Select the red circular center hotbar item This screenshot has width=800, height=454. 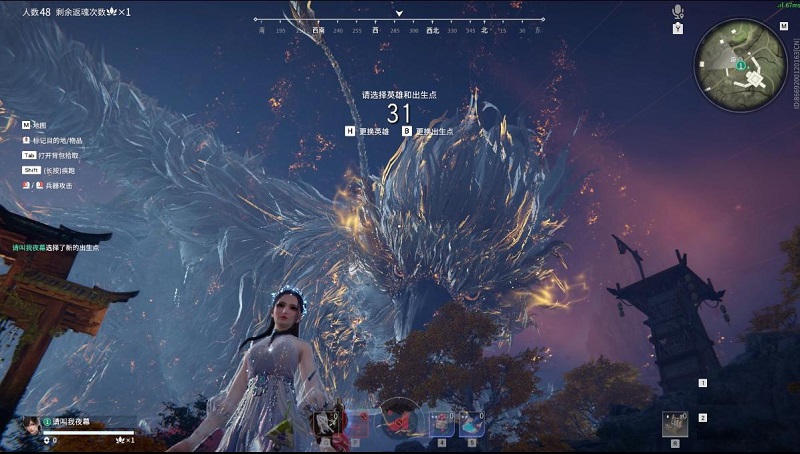[x=400, y=418]
